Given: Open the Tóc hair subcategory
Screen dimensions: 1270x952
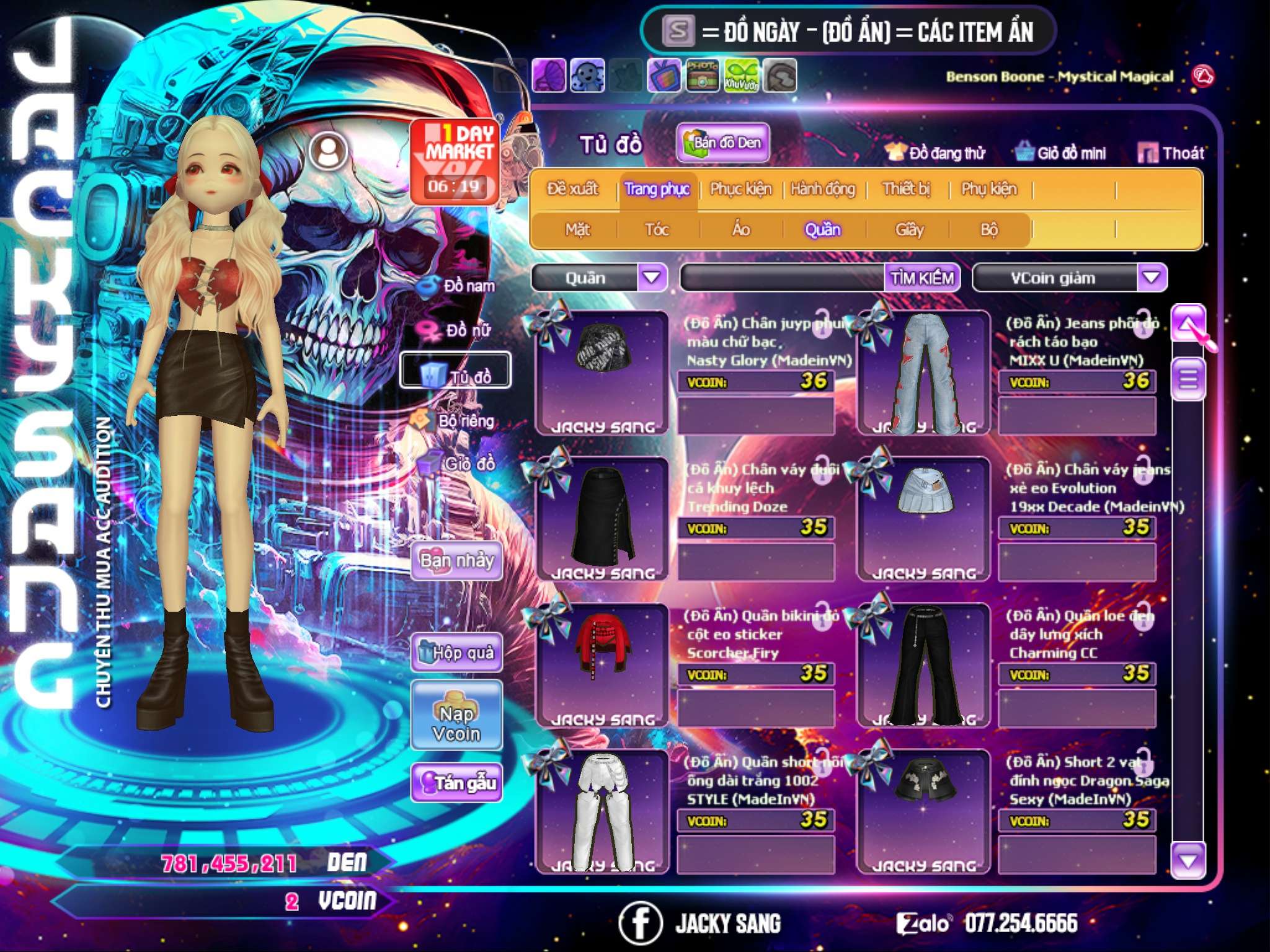Looking at the screenshot, I should tap(657, 230).
